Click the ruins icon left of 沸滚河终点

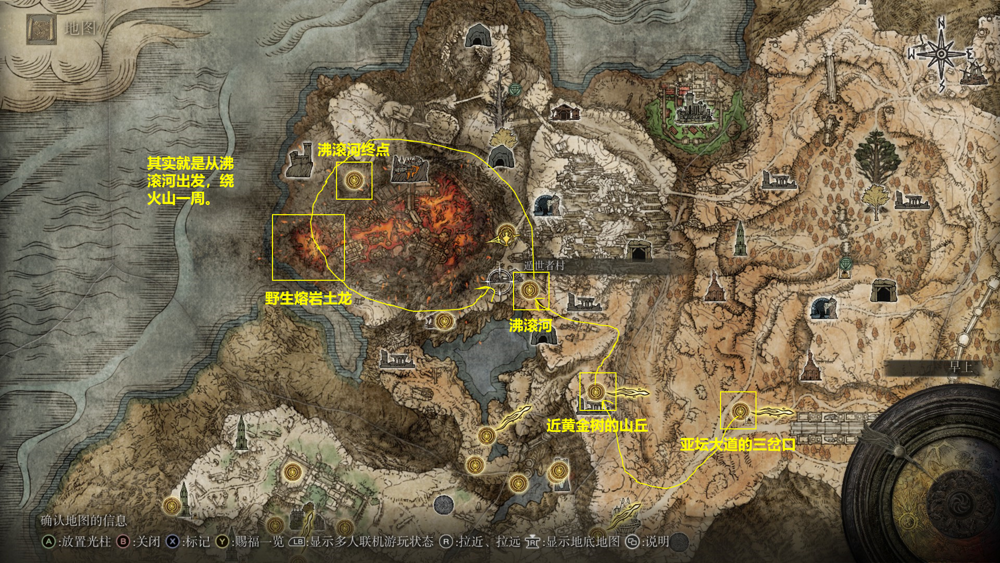point(299,161)
